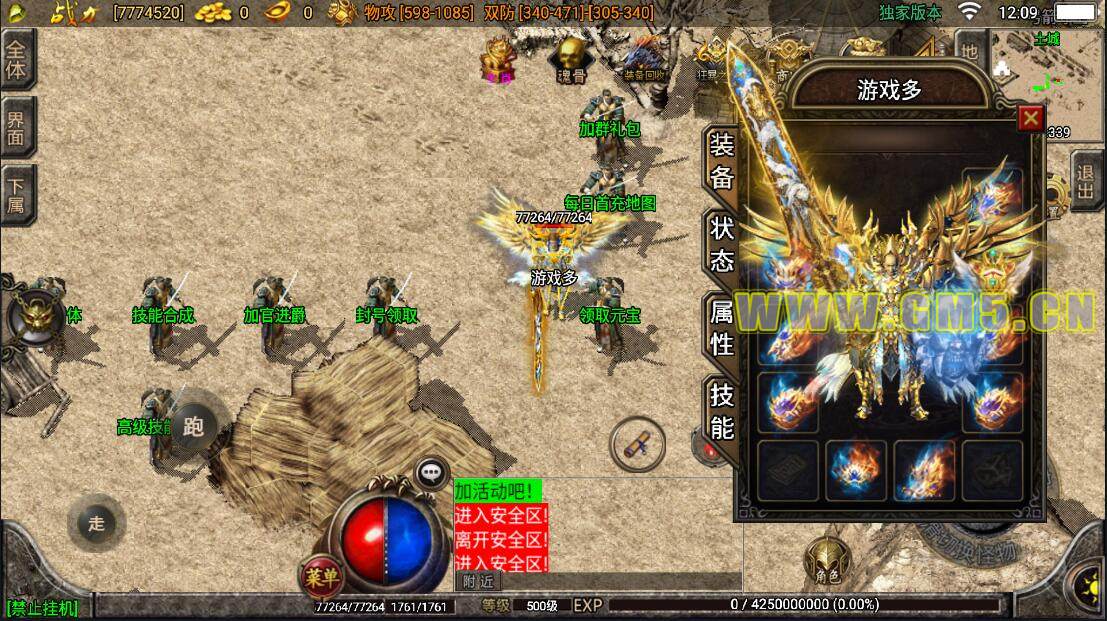The height and width of the screenshot is (621, 1107).
Task: Open the 界面 interface button
Action: pos(16,126)
